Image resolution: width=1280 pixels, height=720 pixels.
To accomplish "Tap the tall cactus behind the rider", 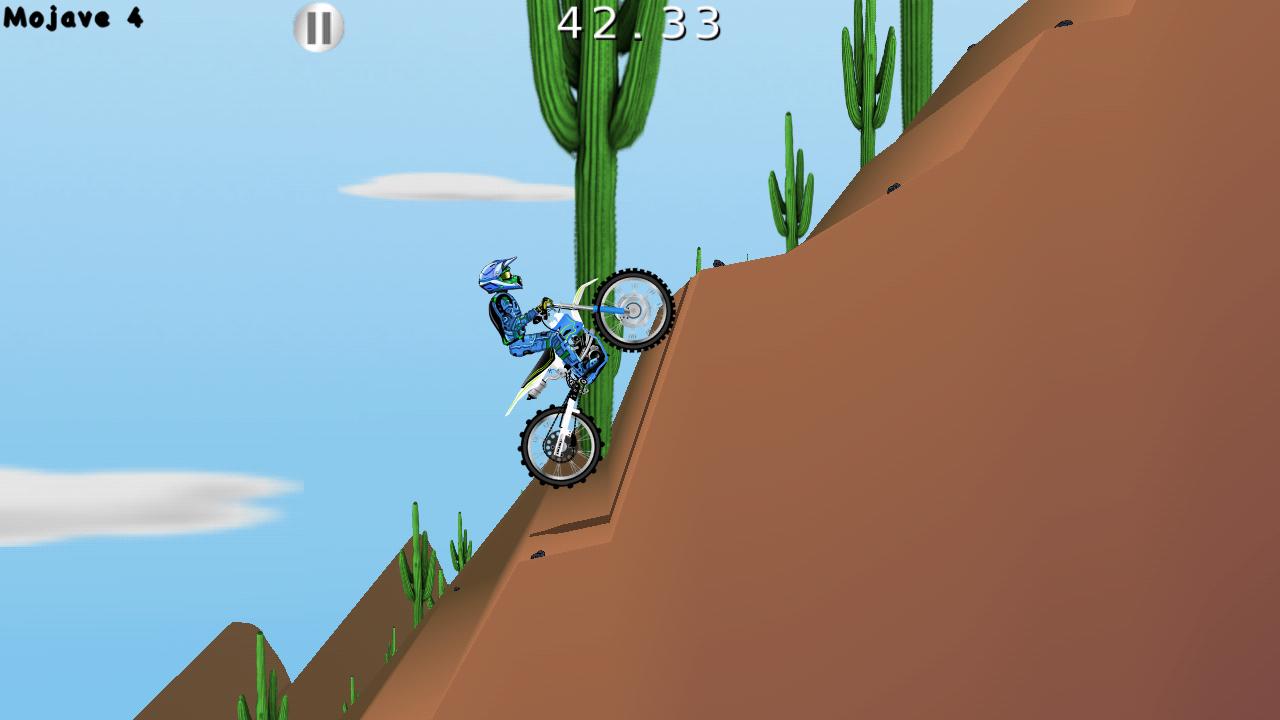I will [595, 150].
